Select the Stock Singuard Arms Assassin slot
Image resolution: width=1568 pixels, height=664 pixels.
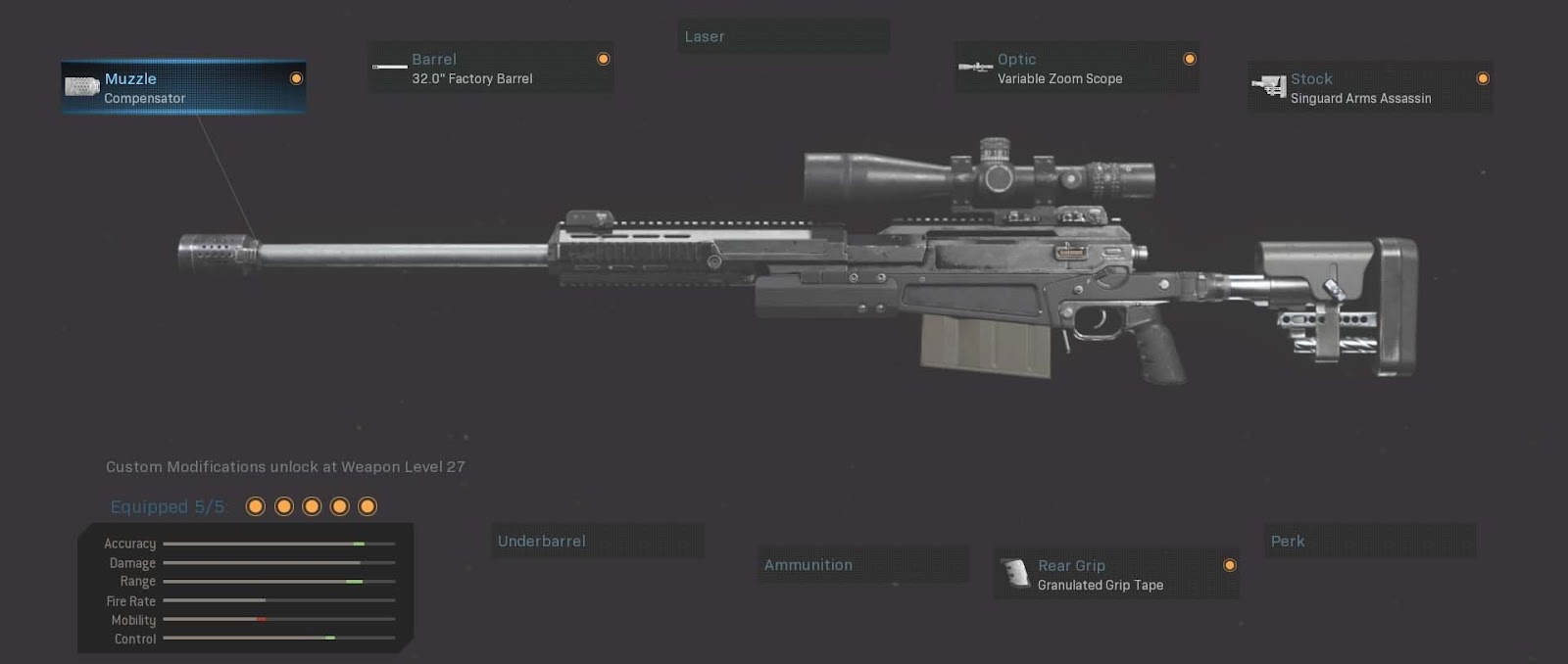1369,87
